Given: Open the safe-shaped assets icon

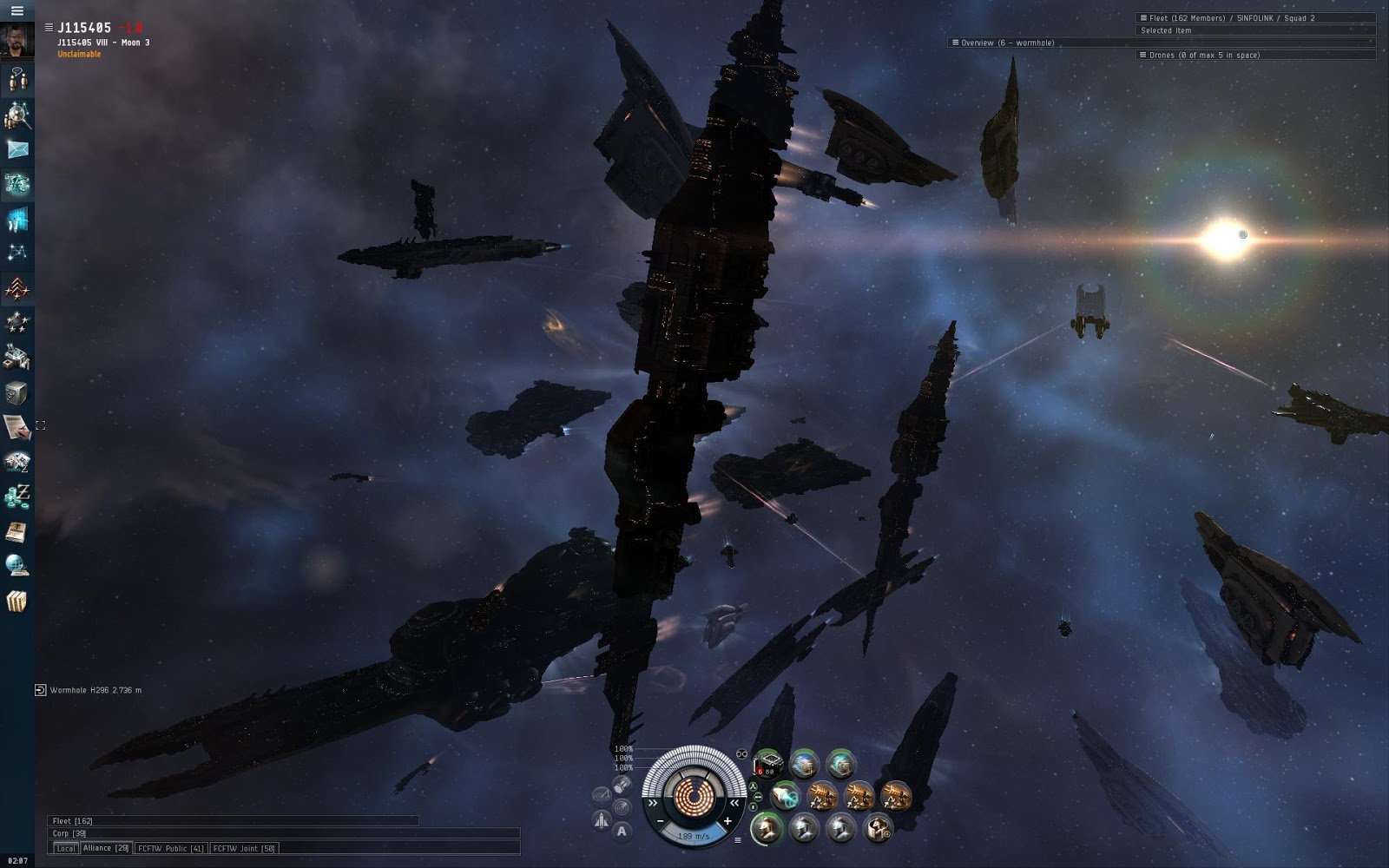Looking at the screenshot, I should pyautogui.click(x=16, y=392).
